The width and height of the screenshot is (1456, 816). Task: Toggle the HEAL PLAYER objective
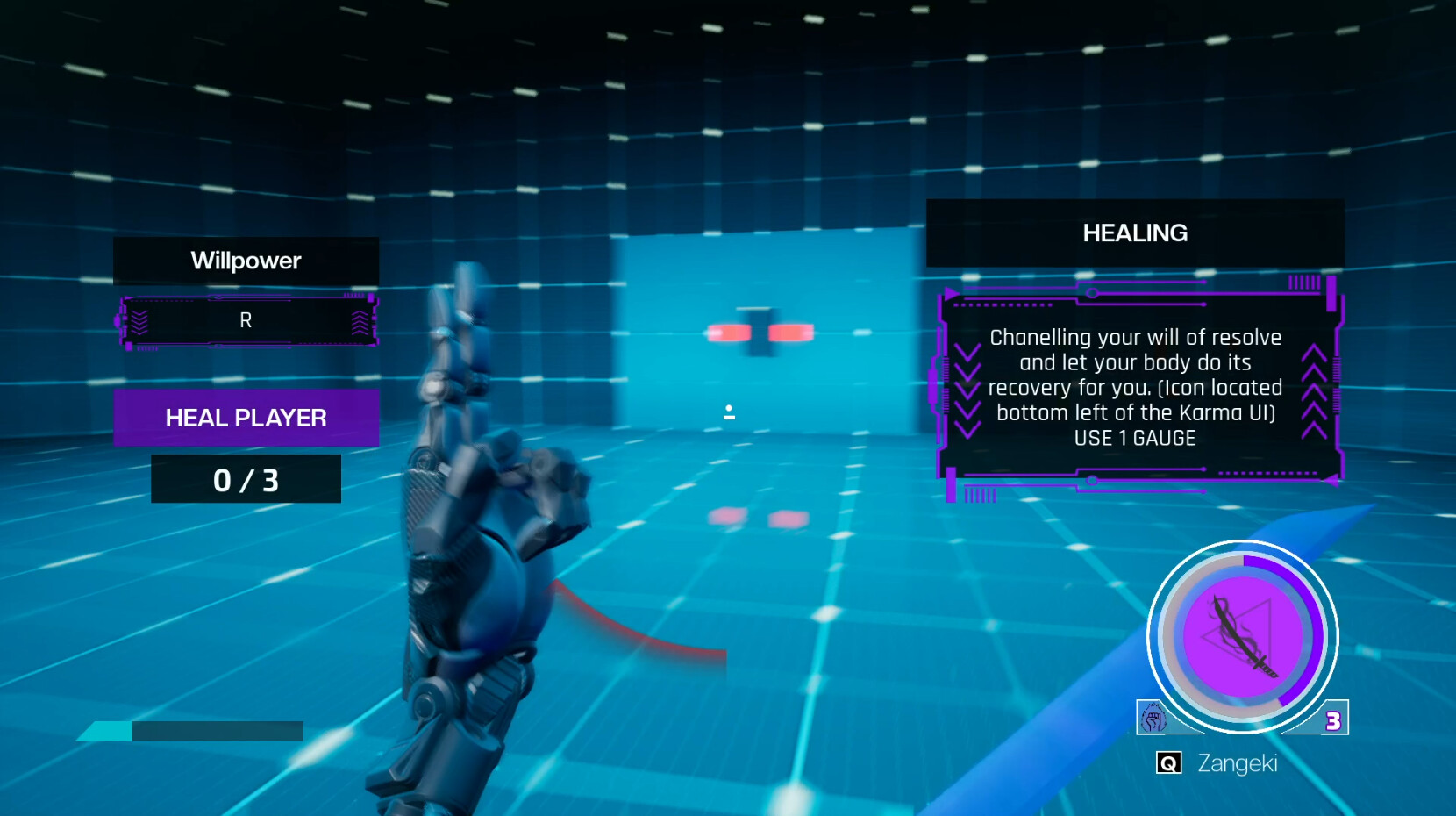pos(246,418)
